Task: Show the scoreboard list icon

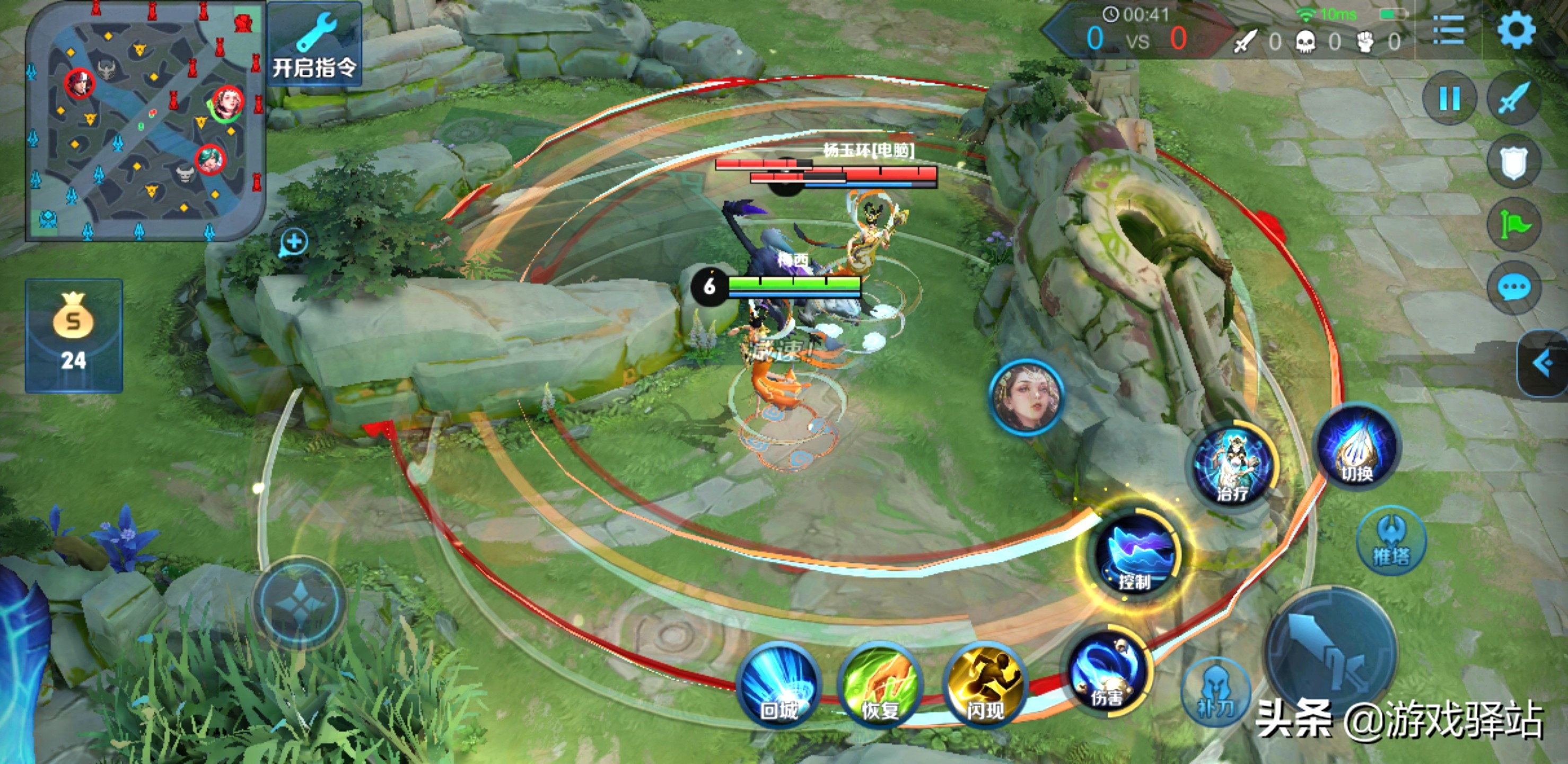Action: [x=1449, y=30]
